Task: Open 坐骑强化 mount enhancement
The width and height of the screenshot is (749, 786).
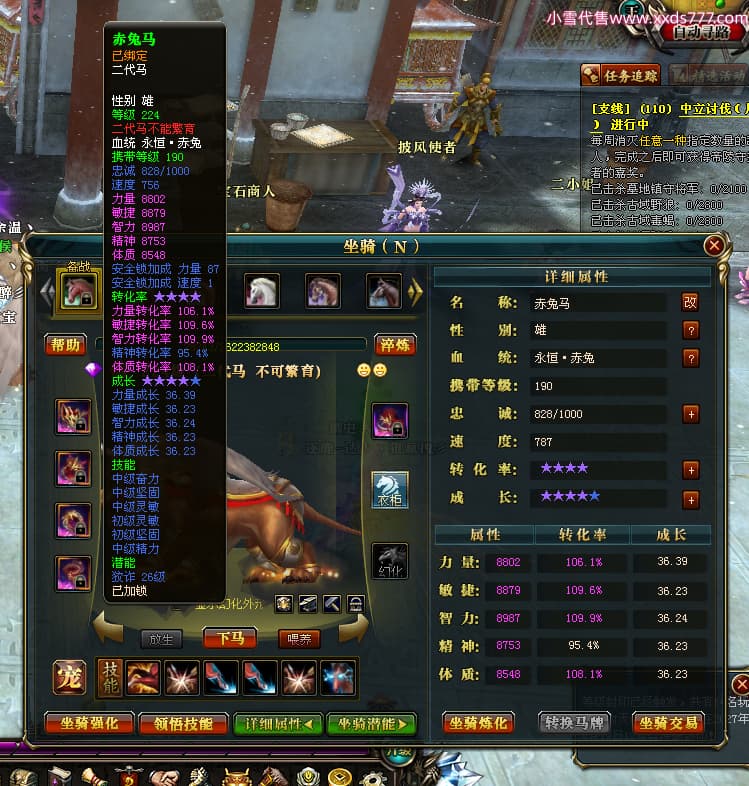Action: [89, 724]
